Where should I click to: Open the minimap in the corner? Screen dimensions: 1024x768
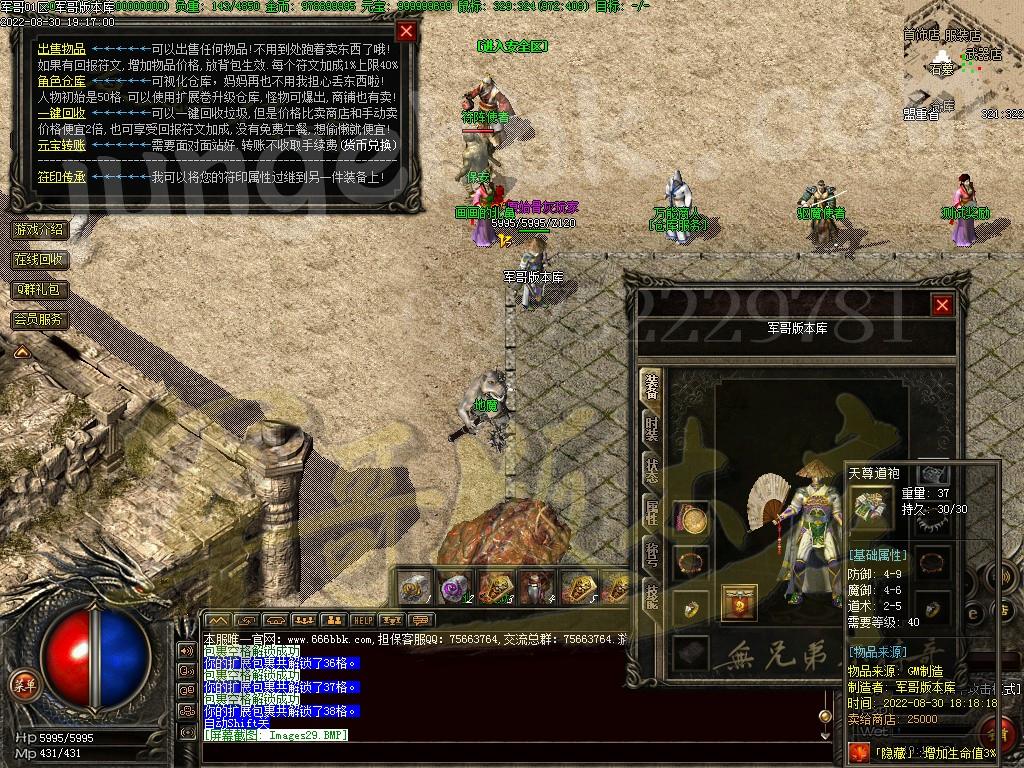(x=962, y=60)
